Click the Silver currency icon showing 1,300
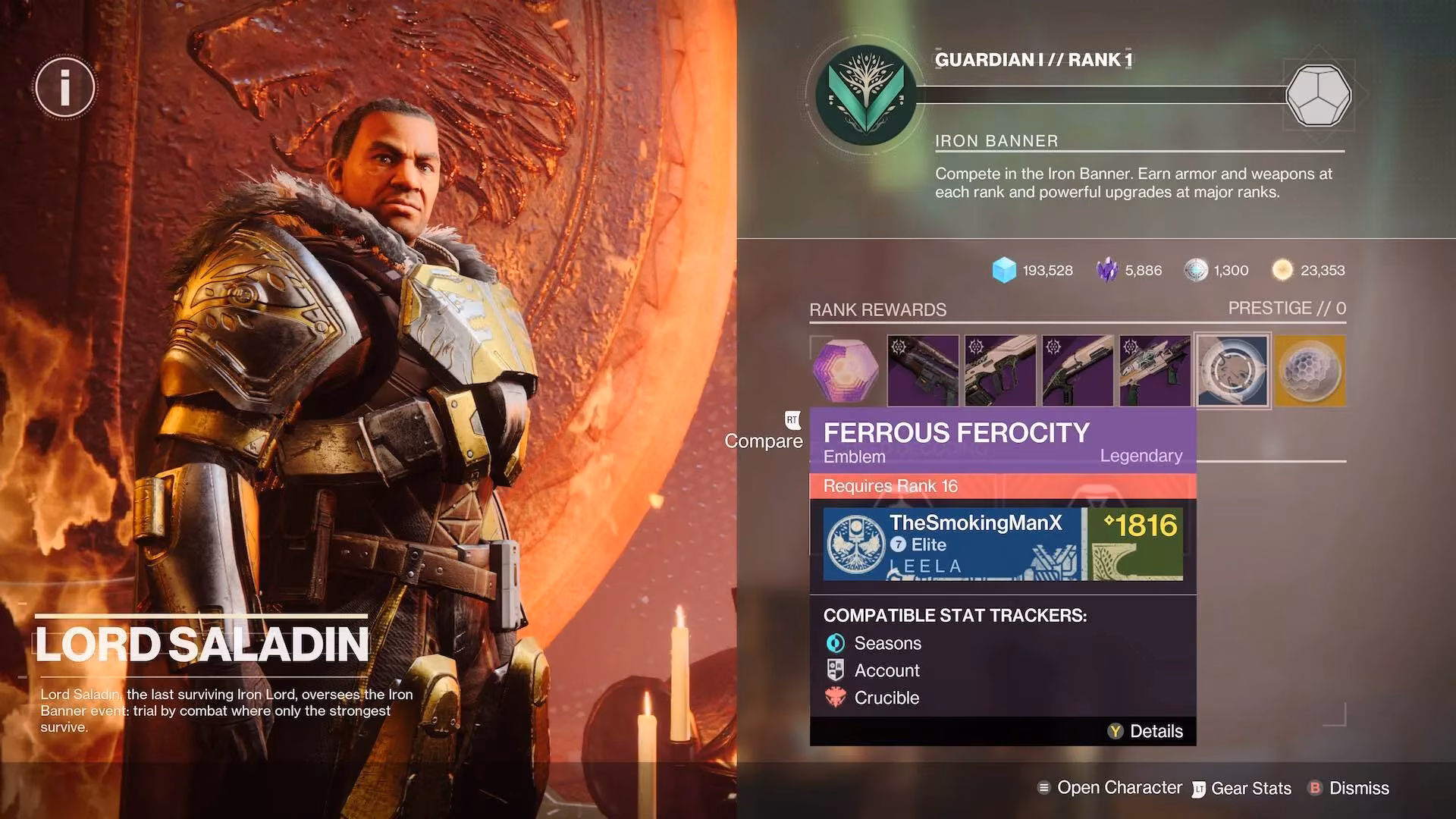 1197,271
